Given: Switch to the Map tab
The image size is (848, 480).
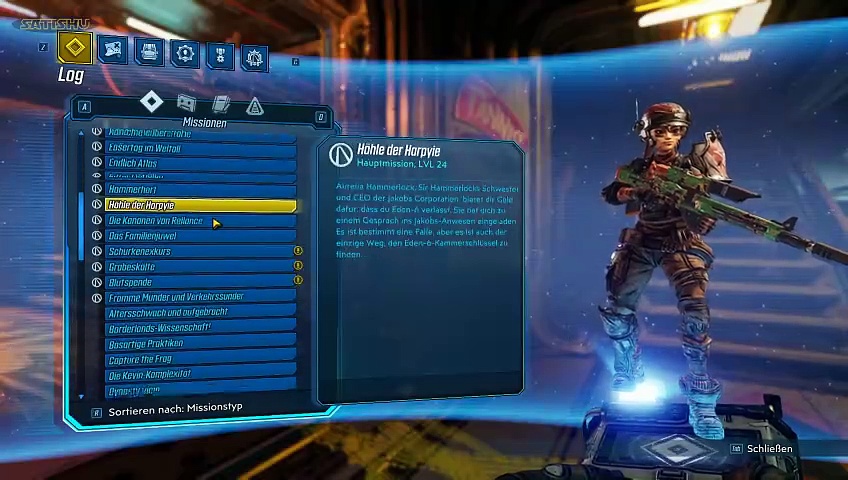Looking at the screenshot, I should click(112, 50).
